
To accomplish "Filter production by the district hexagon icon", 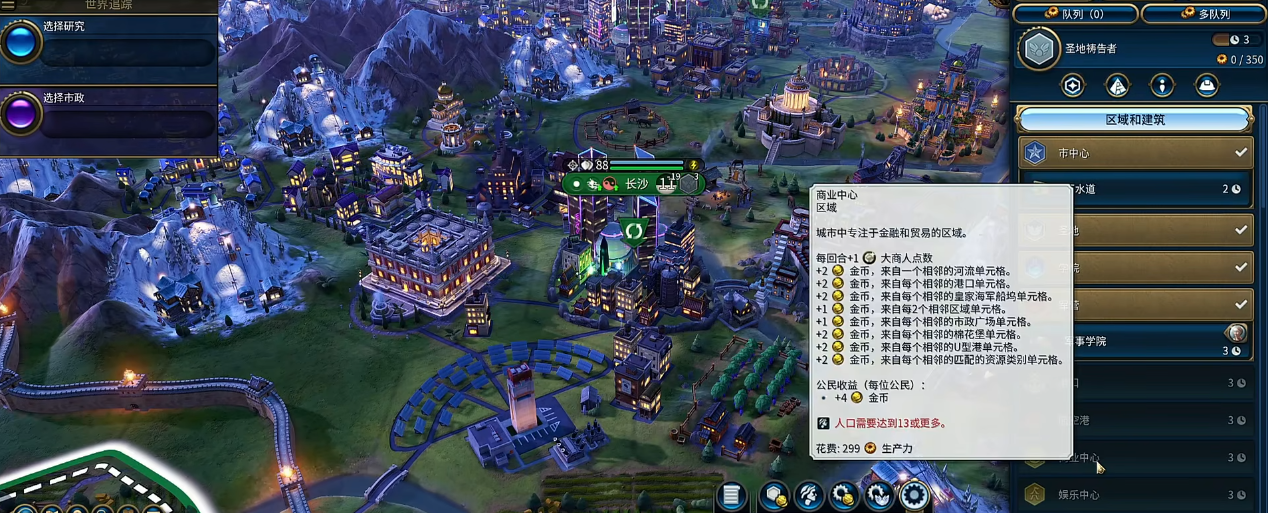I will click(1072, 86).
